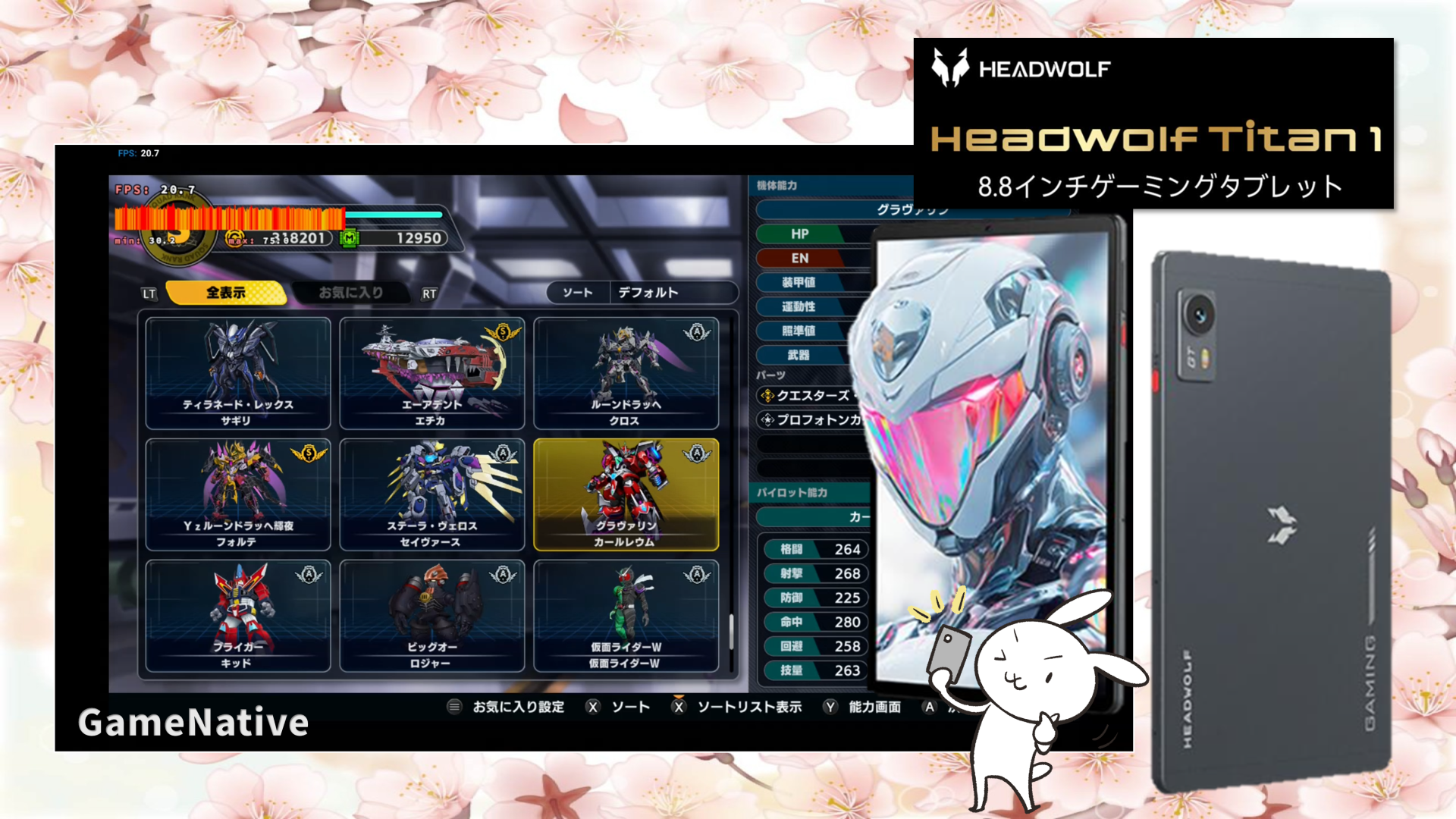
Task: Click the LT bumper indicator
Action: click(x=149, y=293)
